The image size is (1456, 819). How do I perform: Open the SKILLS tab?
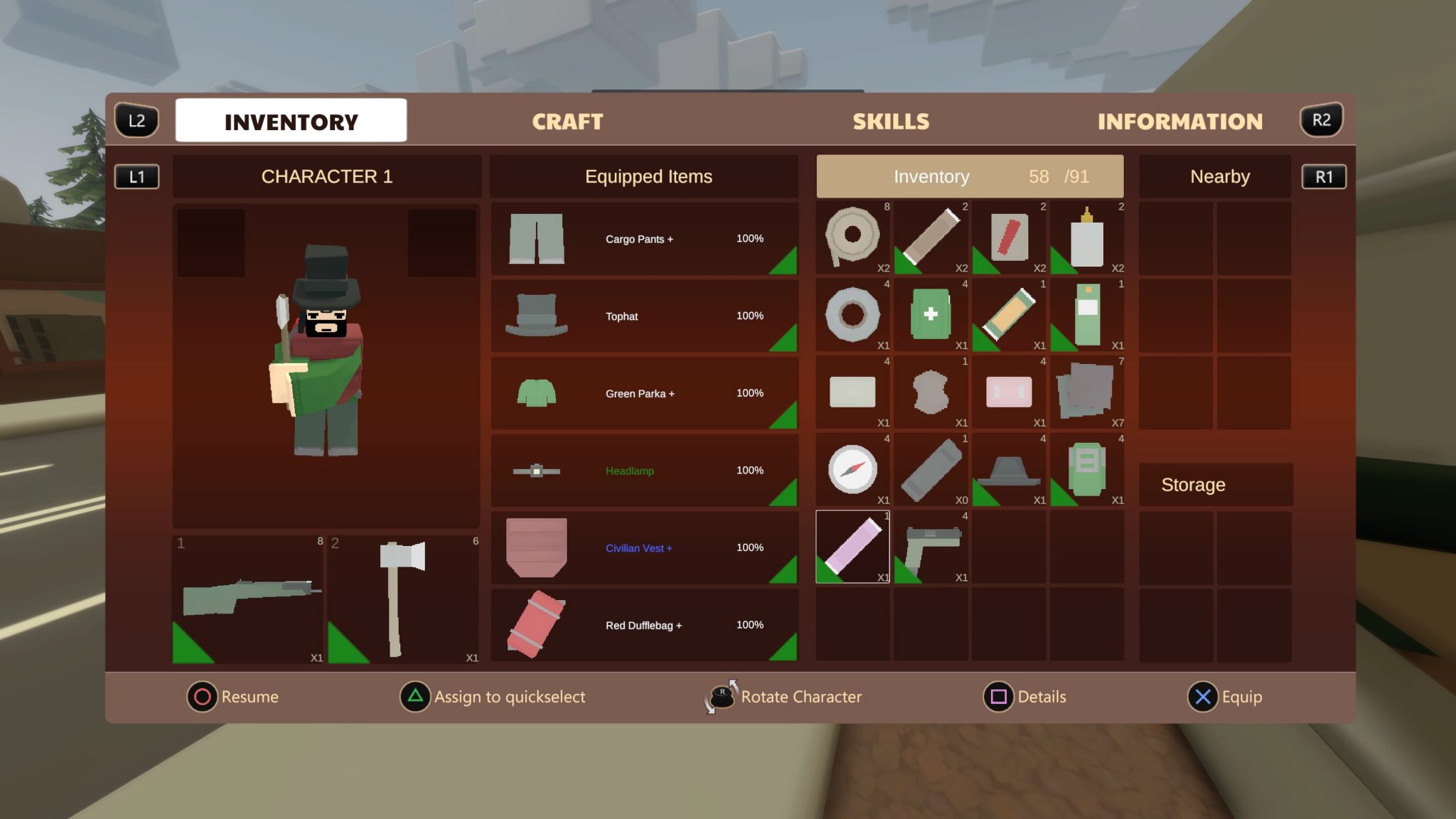pos(891,121)
